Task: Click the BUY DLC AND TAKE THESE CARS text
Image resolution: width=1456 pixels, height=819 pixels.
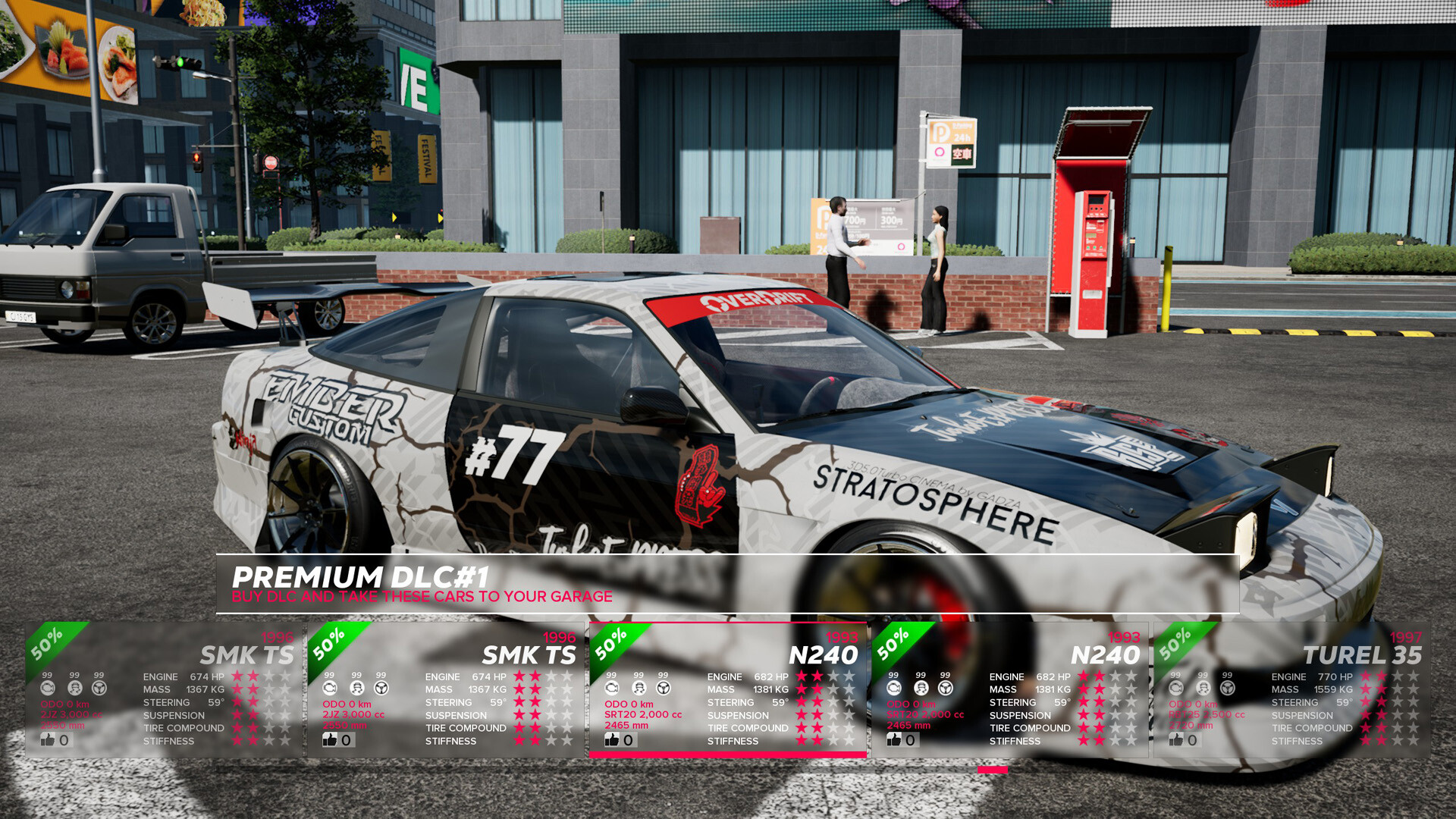Action: [x=422, y=597]
